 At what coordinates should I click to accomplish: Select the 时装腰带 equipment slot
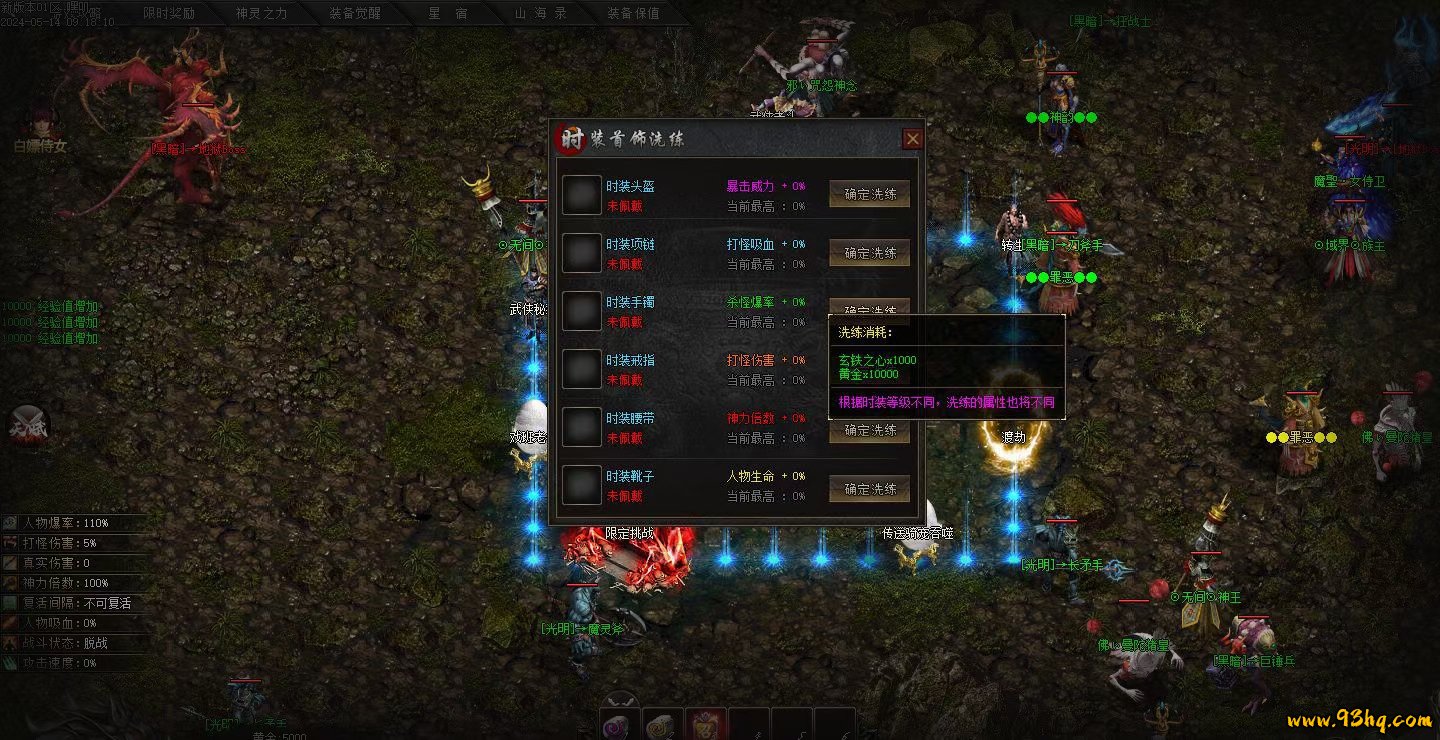[581, 427]
